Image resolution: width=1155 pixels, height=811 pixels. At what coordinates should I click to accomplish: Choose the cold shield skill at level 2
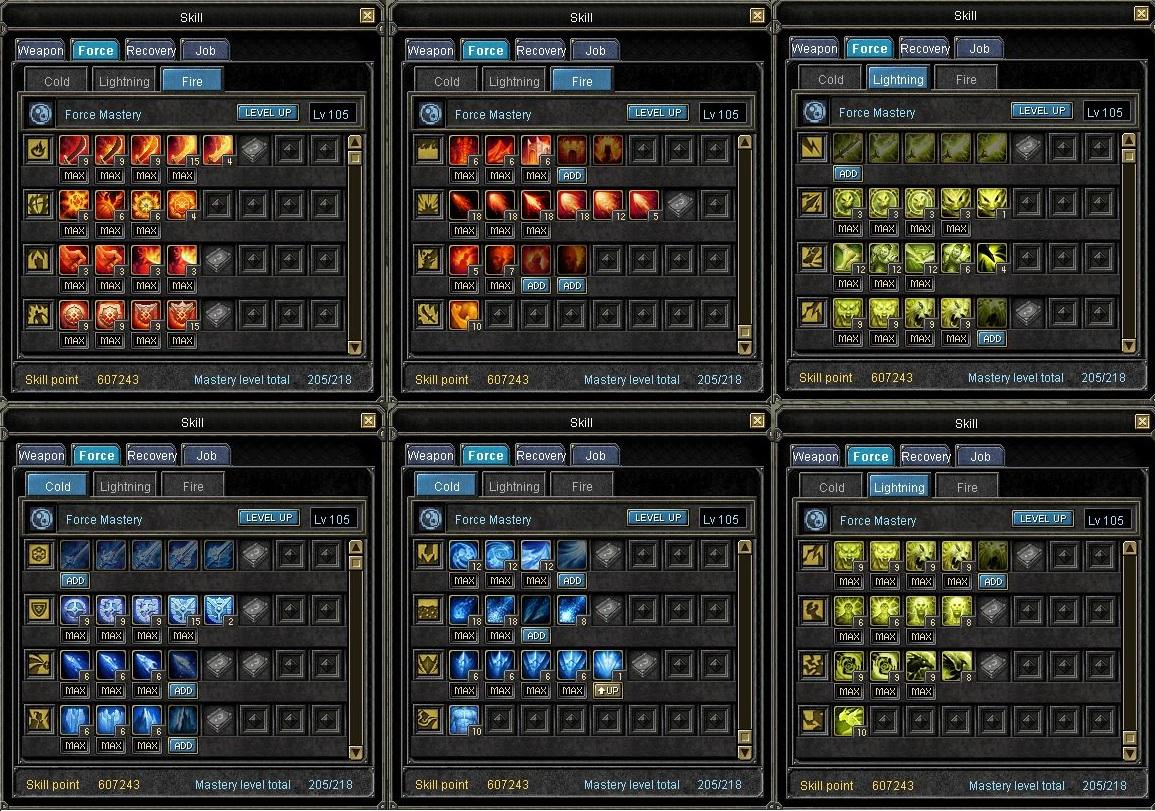[218, 610]
